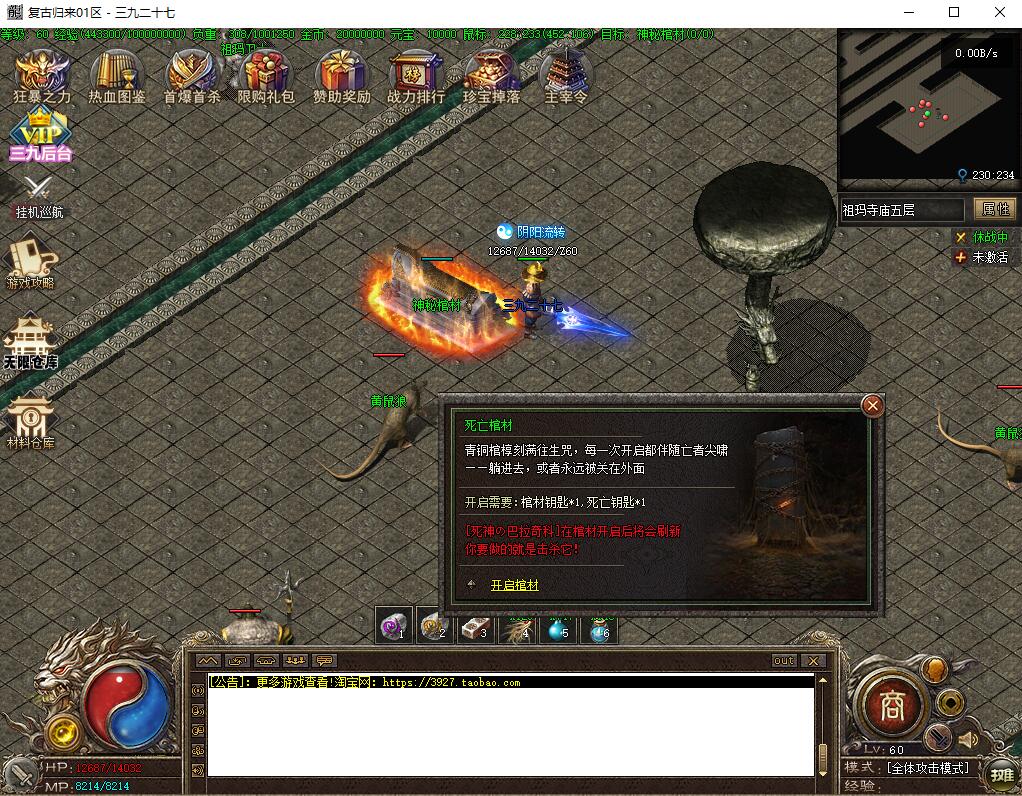Open the 游戏攻略 game guide
This screenshot has width=1022, height=796.
[31, 260]
